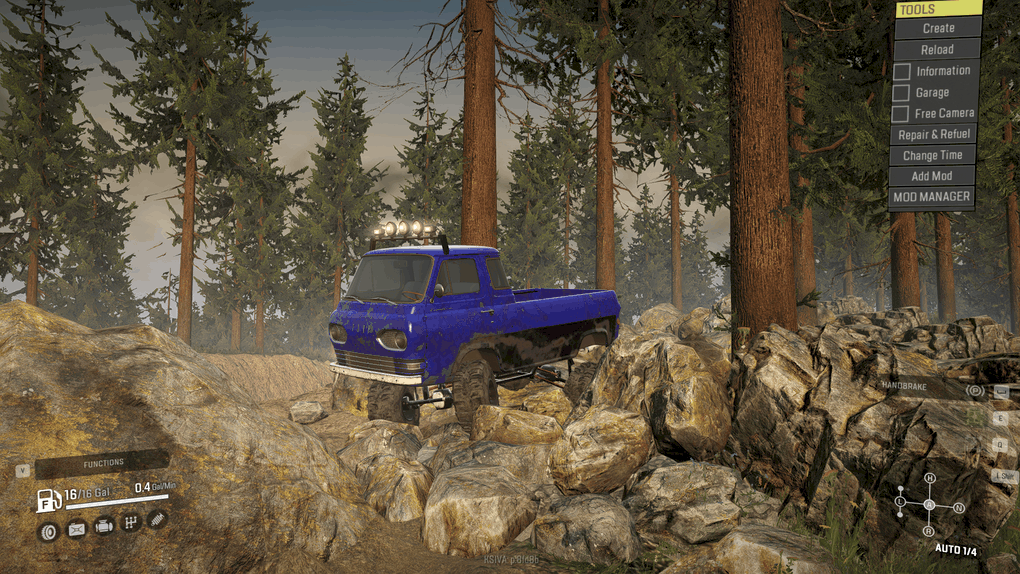This screenshot has height=574, width=1020.
Task: Turn on the Free Camera checkbox
Action: [x=901, y=113]
